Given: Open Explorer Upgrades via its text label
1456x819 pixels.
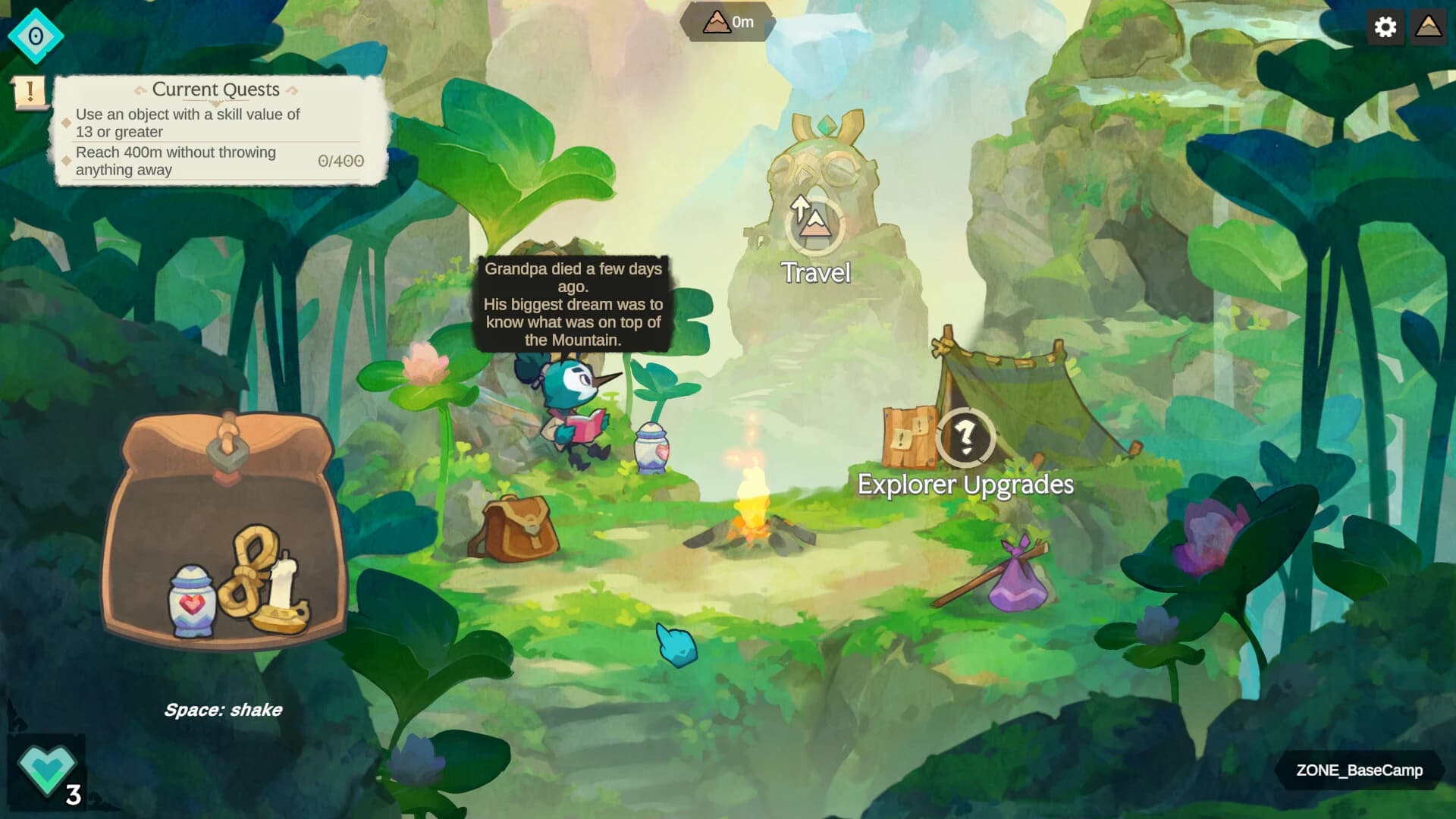Looking at the screenshot, I should pos(965,483).
